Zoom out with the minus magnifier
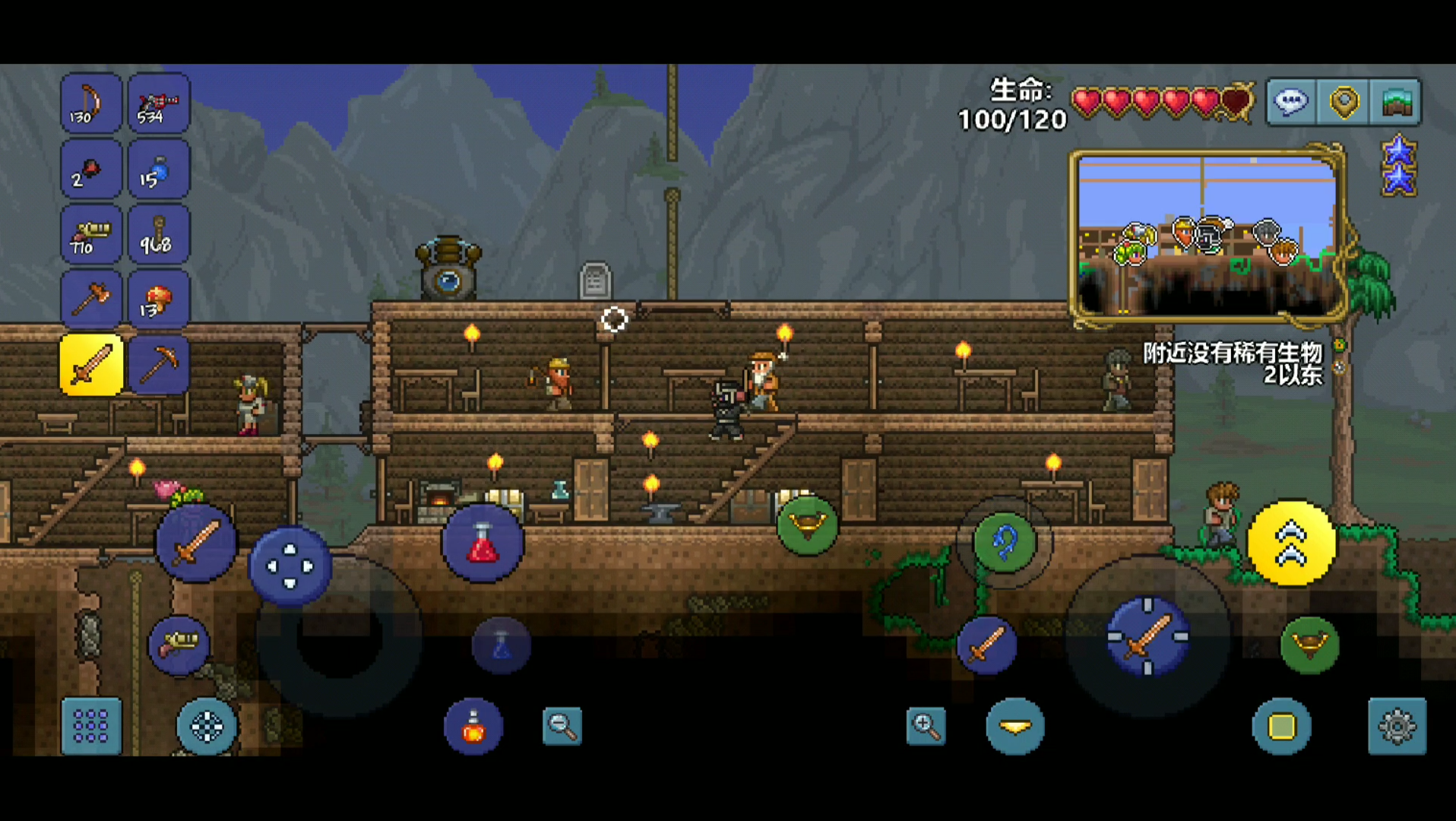 click(x=562, y=726)
